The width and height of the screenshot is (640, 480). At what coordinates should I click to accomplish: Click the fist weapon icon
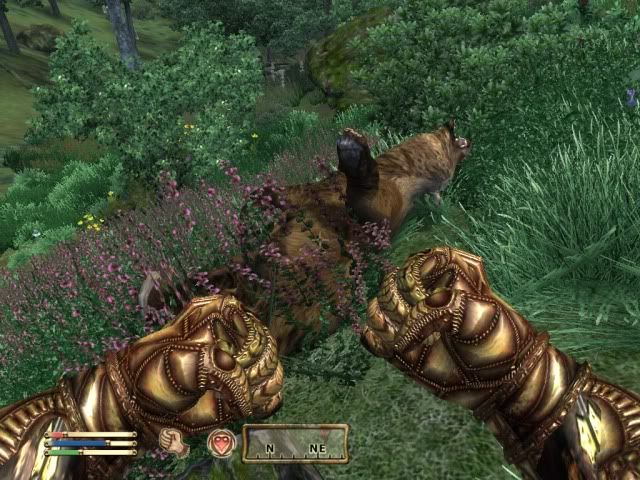pos(174,442)
